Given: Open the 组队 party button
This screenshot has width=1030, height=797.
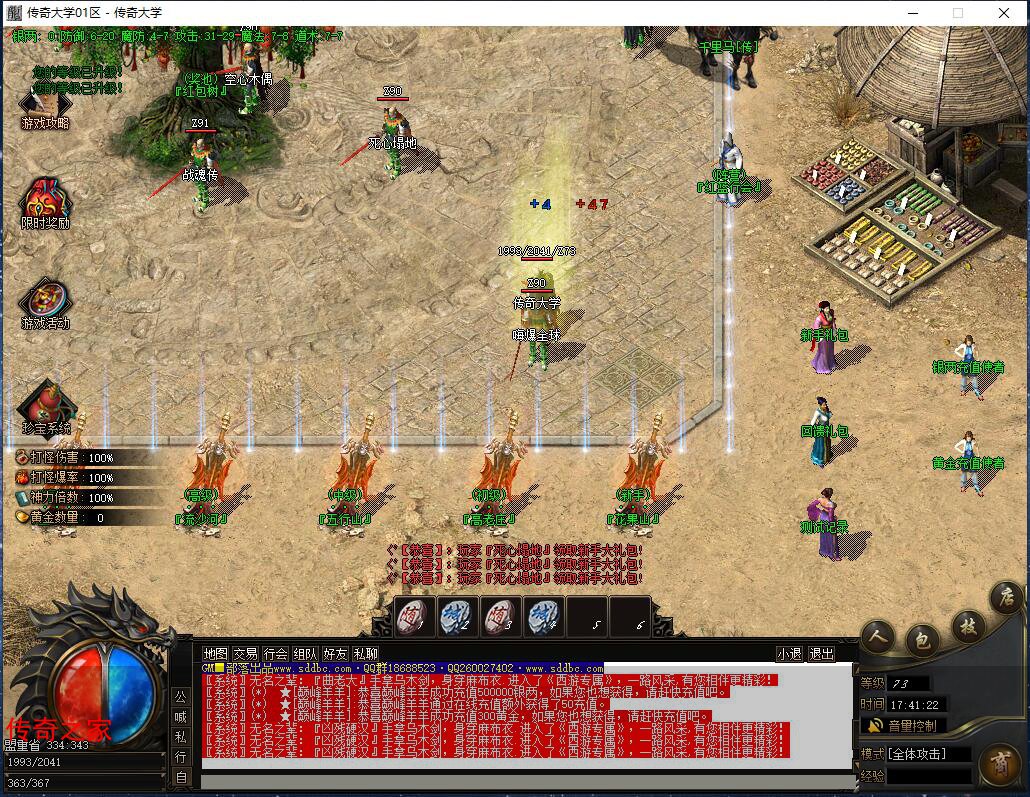Looking at the screenshot, I should tap(305, 653).
